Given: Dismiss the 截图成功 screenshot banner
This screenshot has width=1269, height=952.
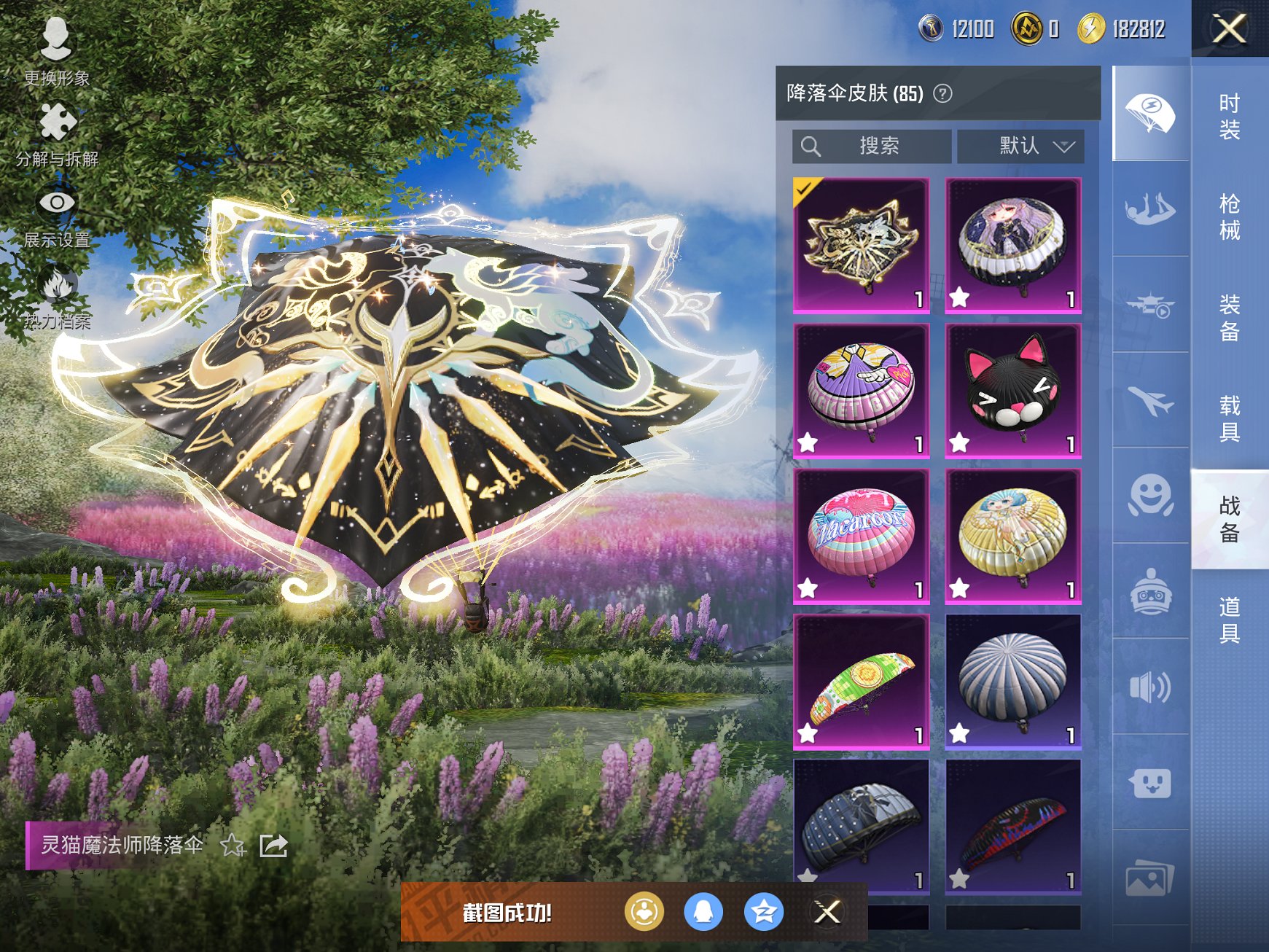Looking at the screenshot, I should (x=827, y=911).
